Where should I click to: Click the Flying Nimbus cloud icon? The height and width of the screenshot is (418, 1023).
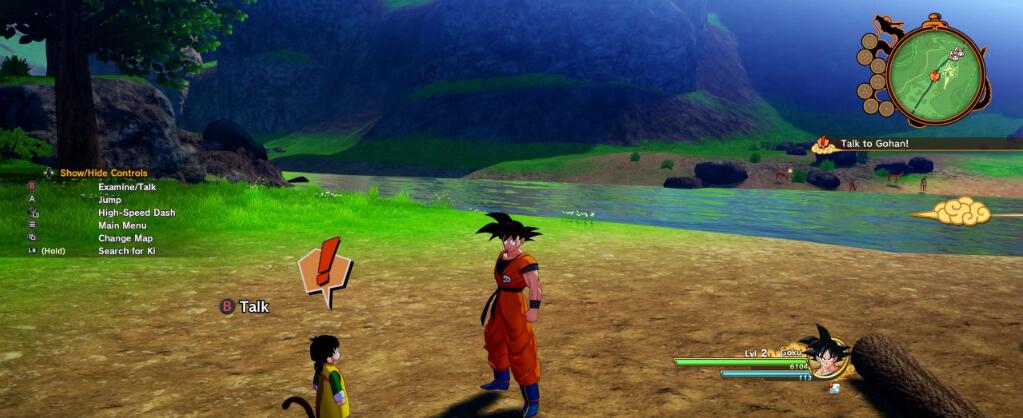pos(961,211)
